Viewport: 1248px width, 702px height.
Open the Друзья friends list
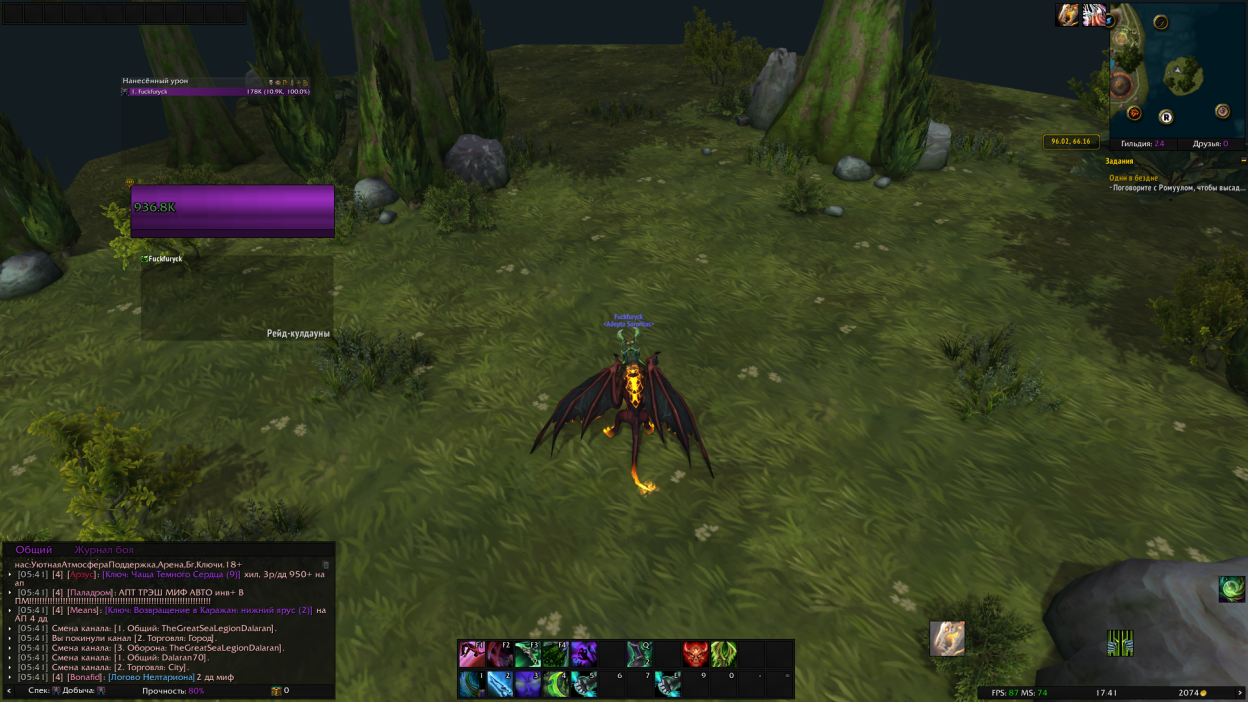(1210, 144)
